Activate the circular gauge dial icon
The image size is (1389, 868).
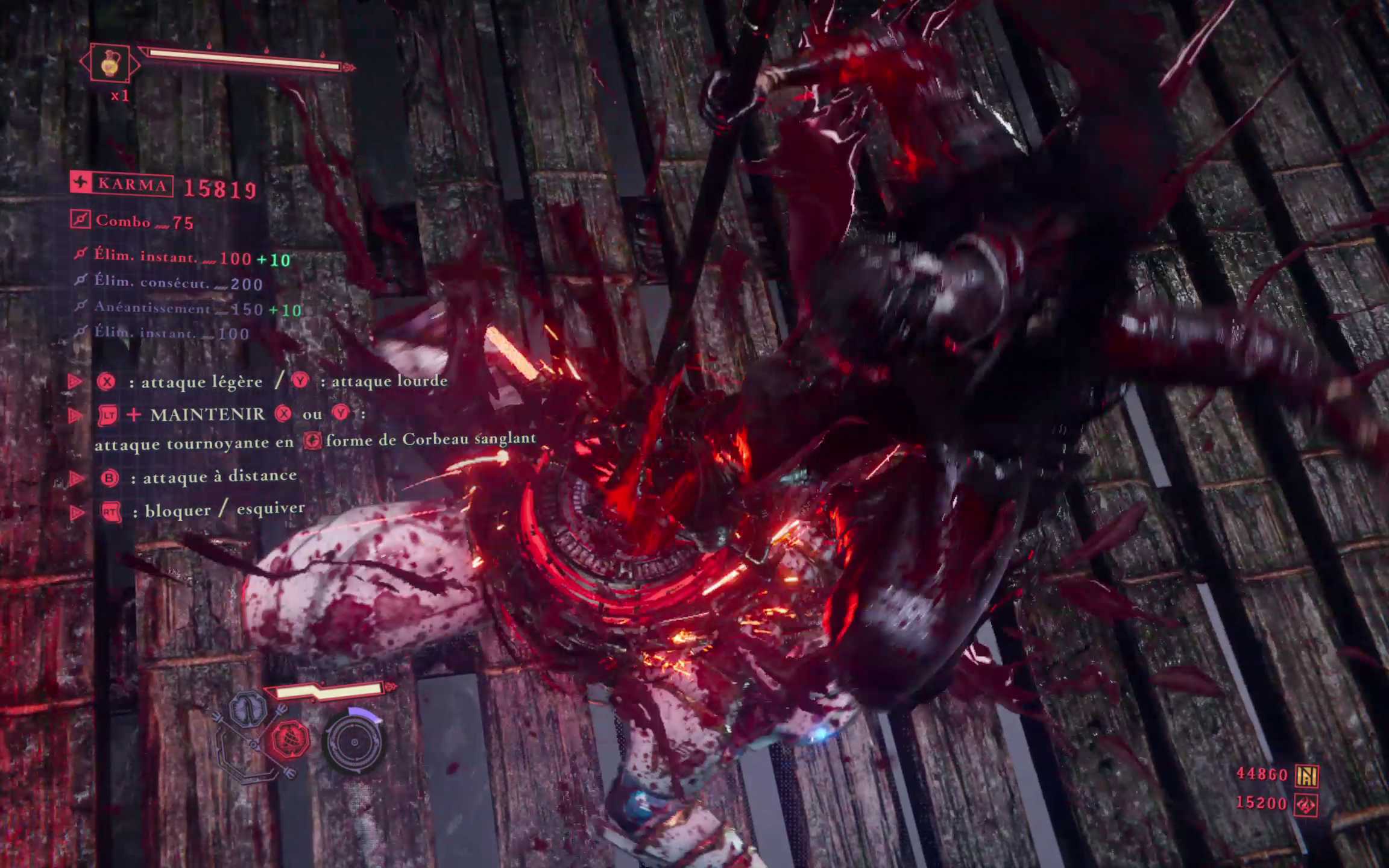point(354,741)
